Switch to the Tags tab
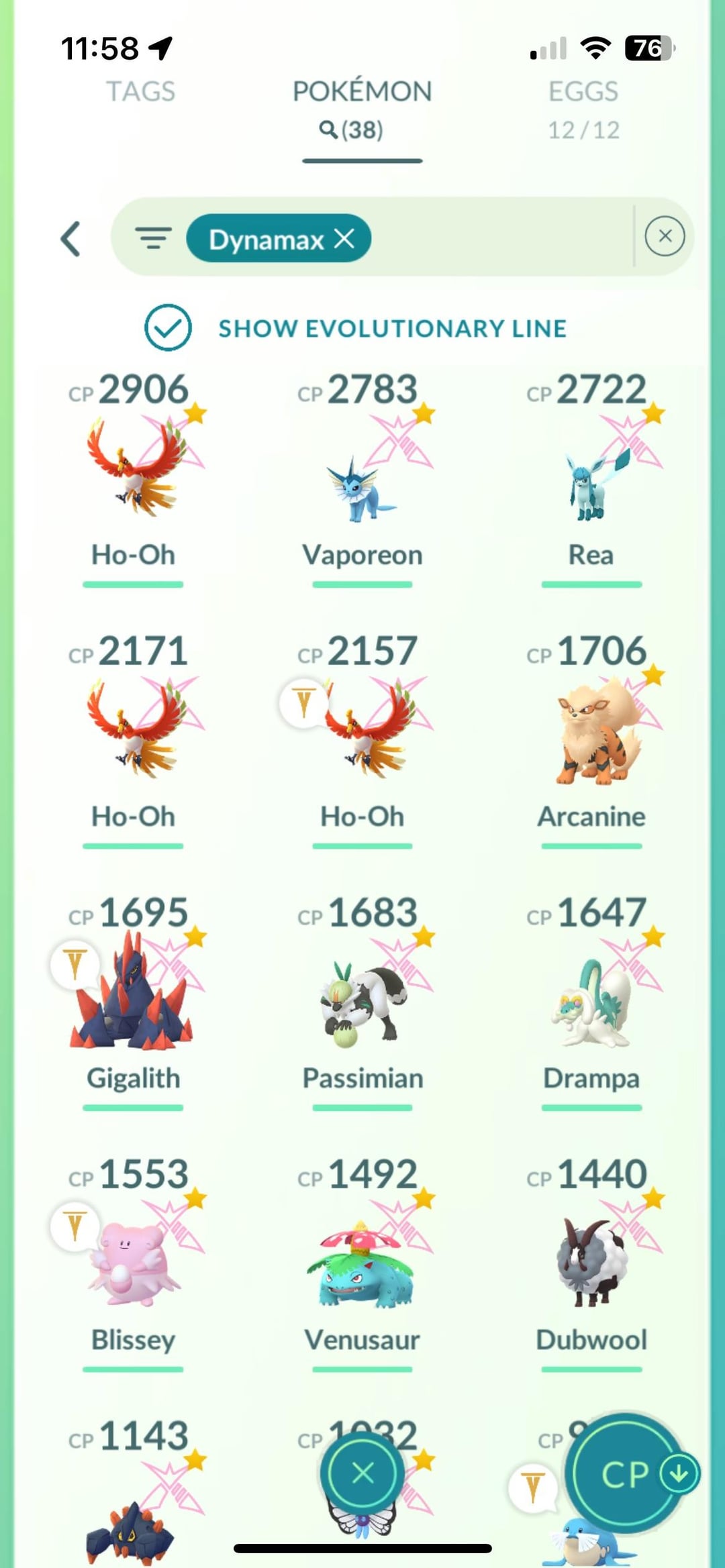The image size is (725, 1568). (140, 92)
